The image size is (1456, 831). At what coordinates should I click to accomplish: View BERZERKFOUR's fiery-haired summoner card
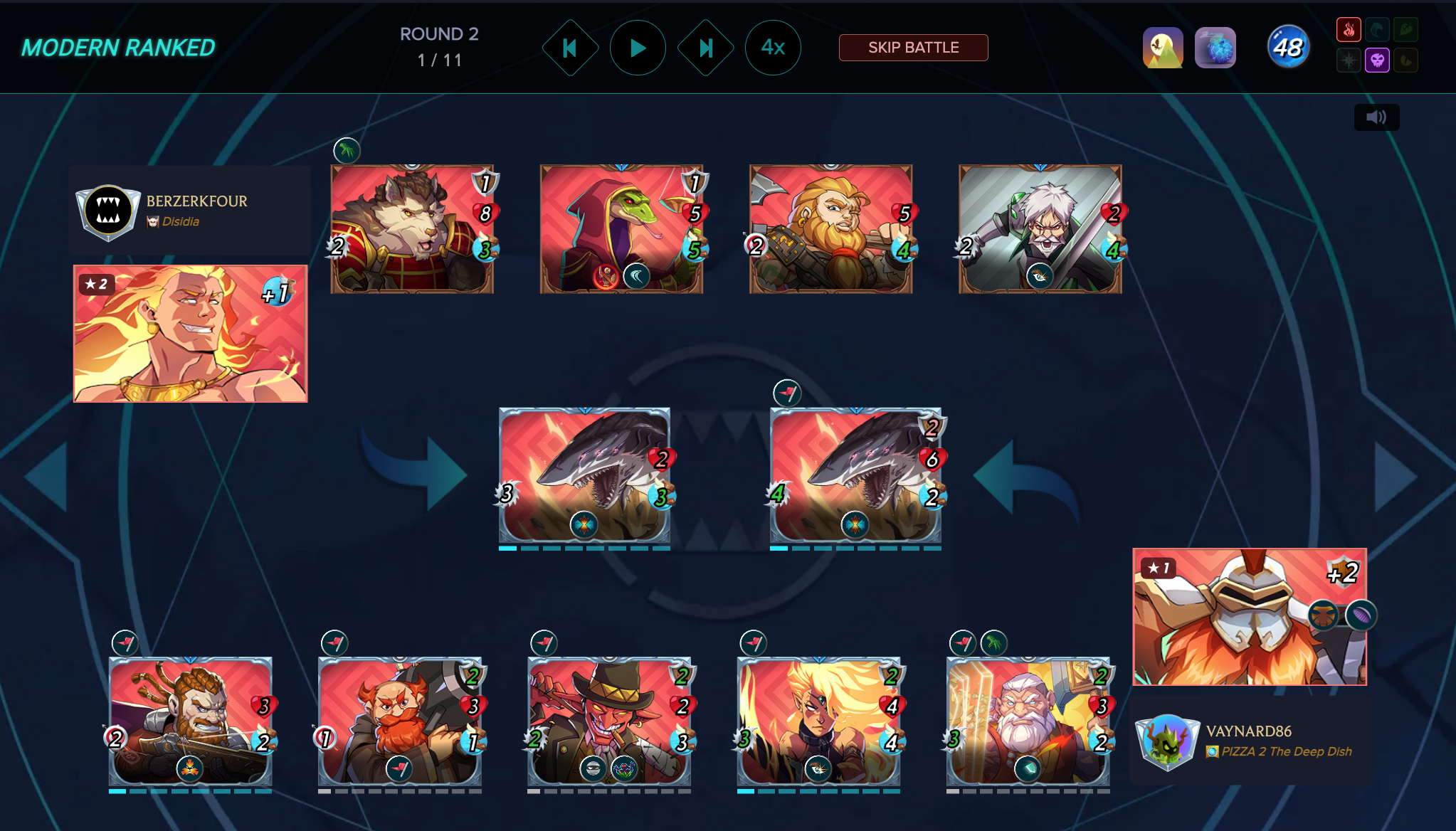(191, 334)
